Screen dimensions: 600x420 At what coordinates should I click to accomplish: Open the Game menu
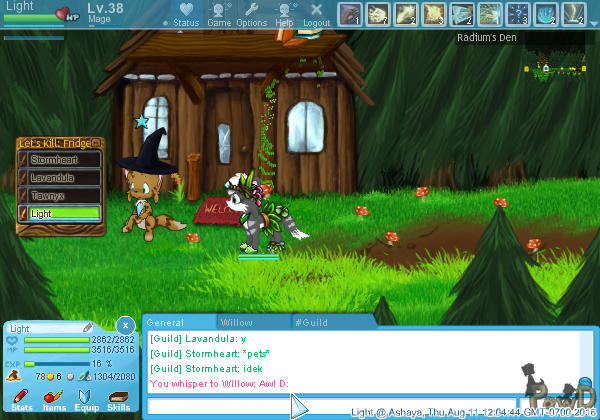click(219, 14)
